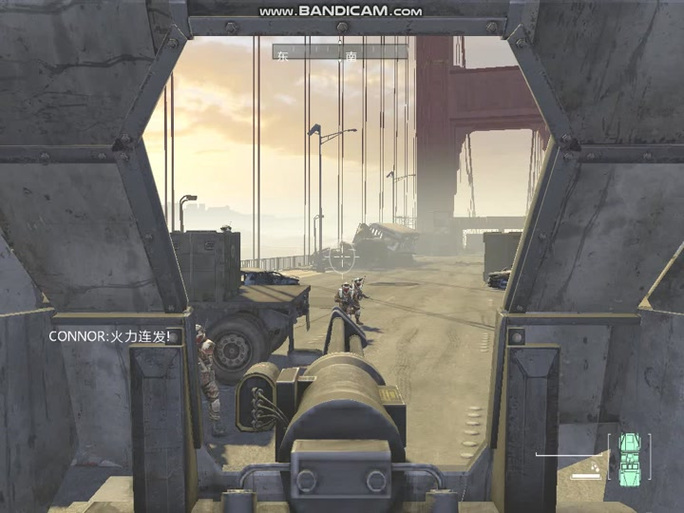Click the grenade ammo icon

(x=596, y=465)
